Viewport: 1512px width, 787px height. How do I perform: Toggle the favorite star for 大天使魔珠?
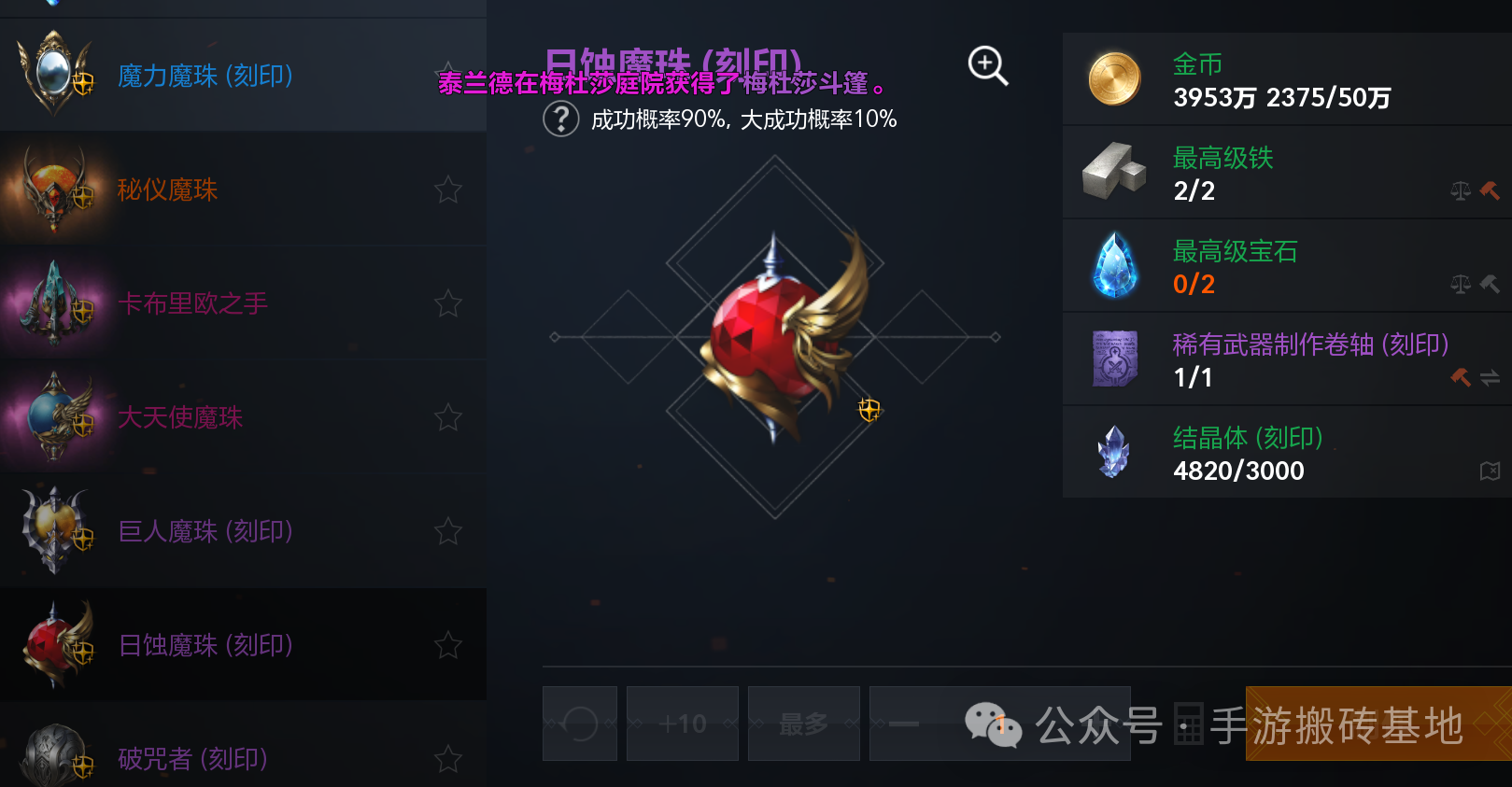tap(447, 417)
